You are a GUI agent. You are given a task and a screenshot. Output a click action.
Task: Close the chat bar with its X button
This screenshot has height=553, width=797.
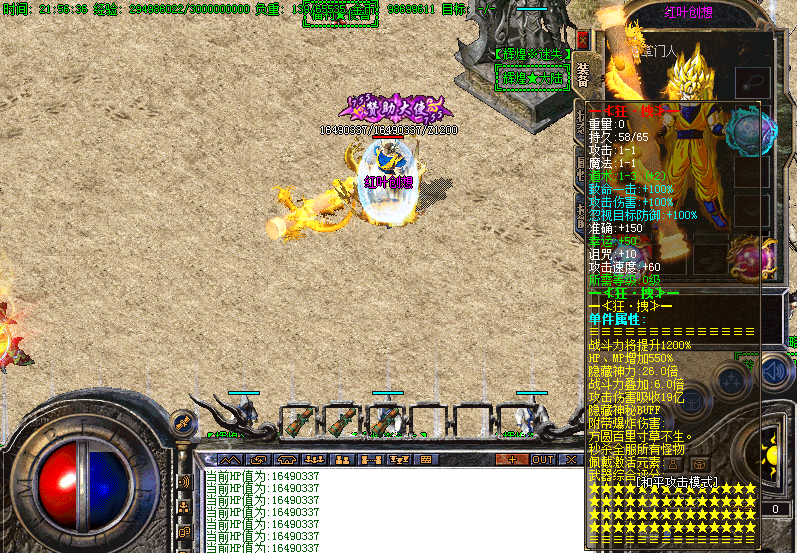(571, 459)
